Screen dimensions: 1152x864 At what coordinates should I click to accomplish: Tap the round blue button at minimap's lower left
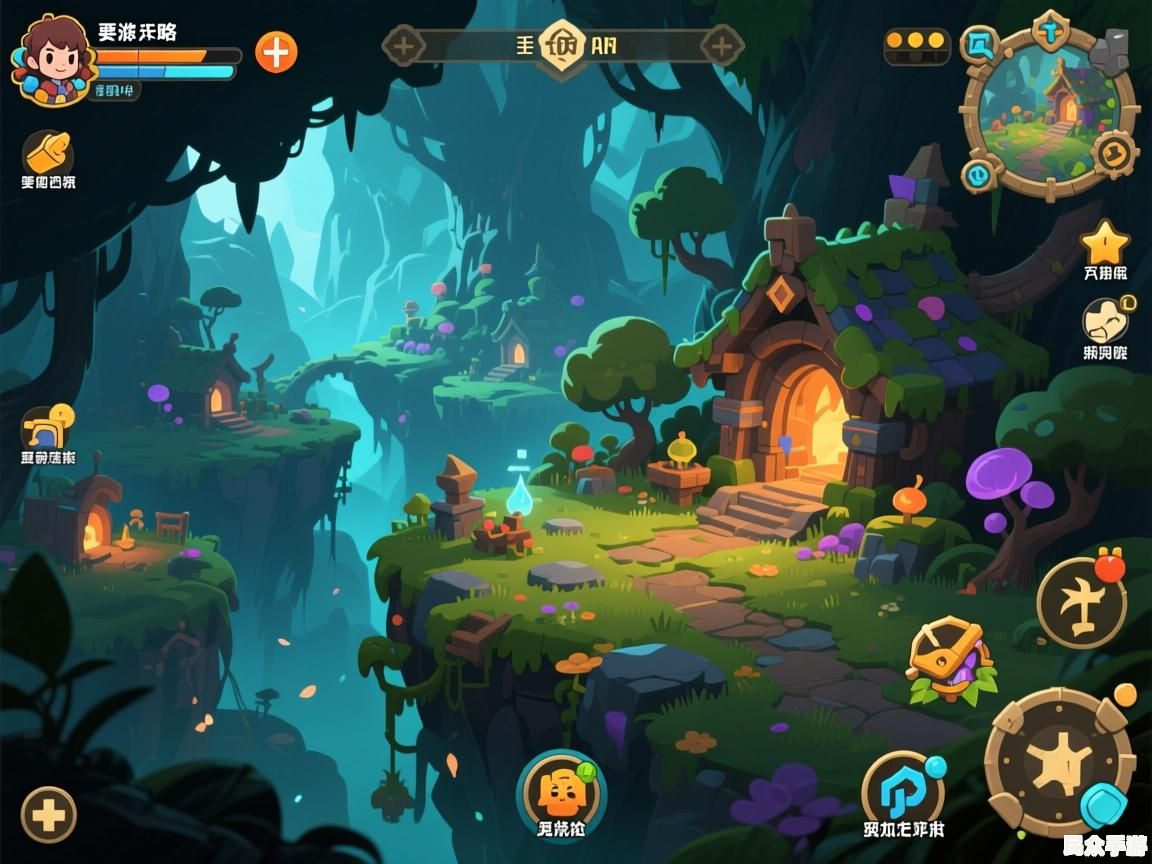(x=980, y=176)
